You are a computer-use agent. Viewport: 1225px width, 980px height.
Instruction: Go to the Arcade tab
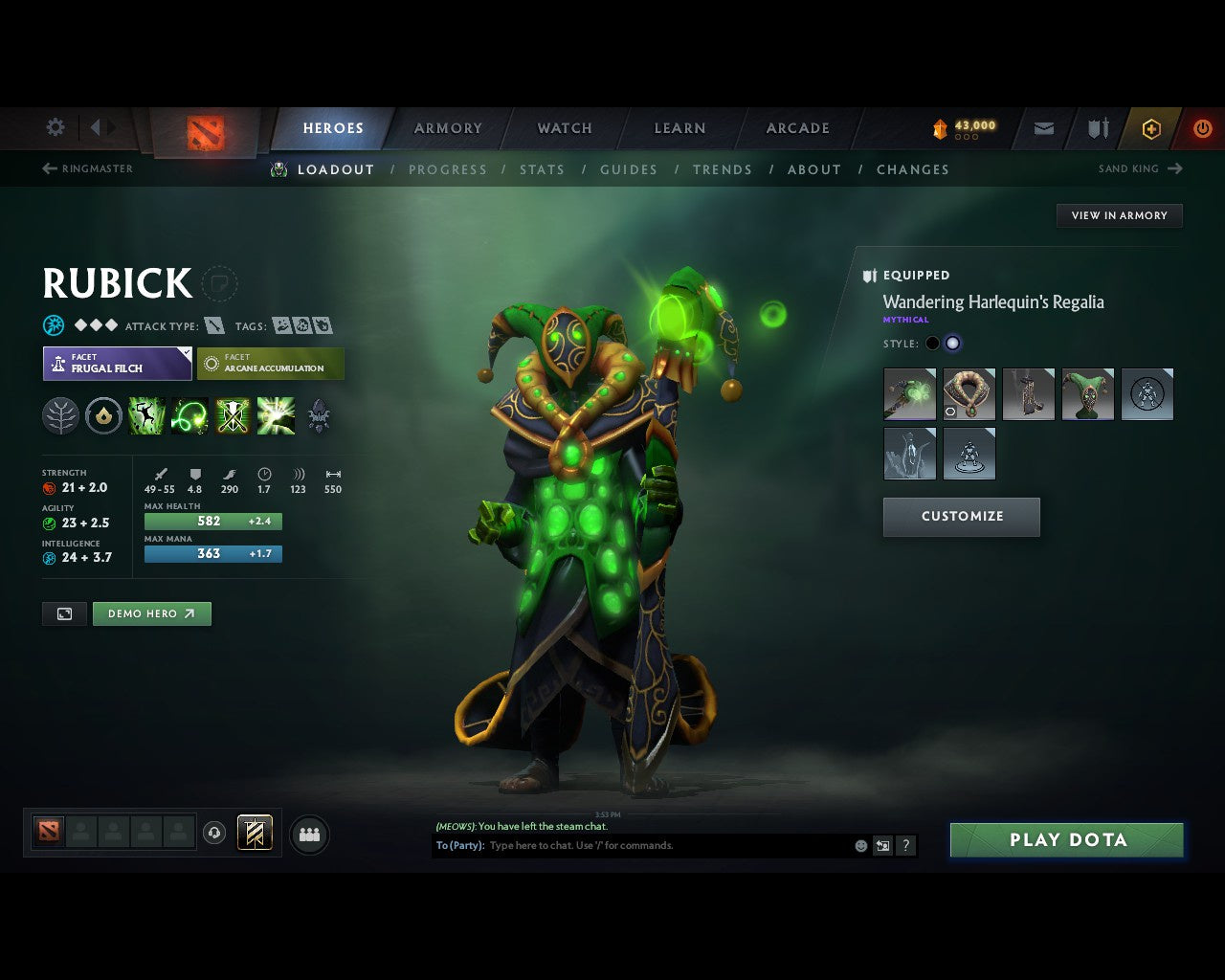point(798,128)
